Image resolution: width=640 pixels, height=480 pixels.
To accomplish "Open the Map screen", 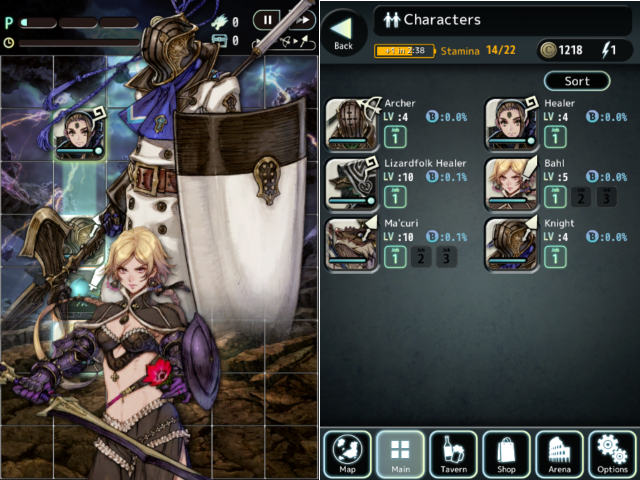I will point(348,454).
